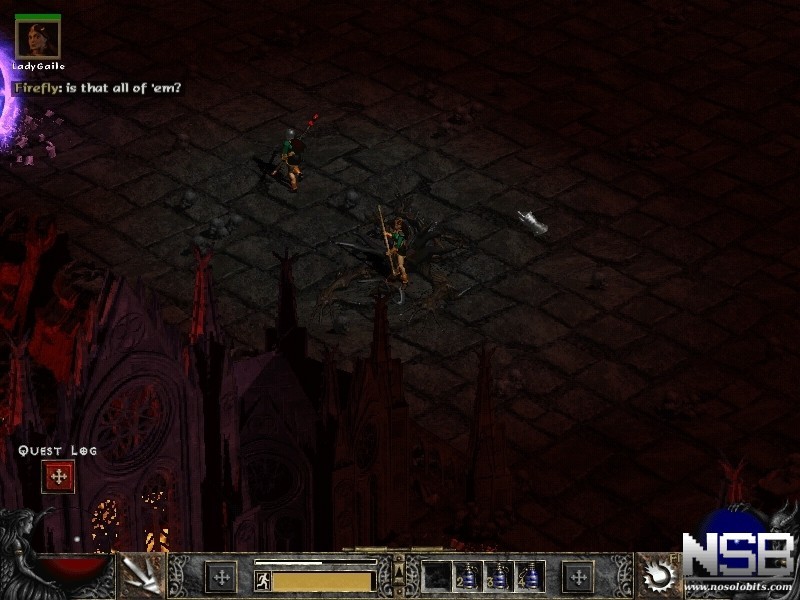Image resolution: width=800 pixels, height=600 pixels.
Task: Click the cross-arrow button beside the run toggle
Action: tap(220, 576)
